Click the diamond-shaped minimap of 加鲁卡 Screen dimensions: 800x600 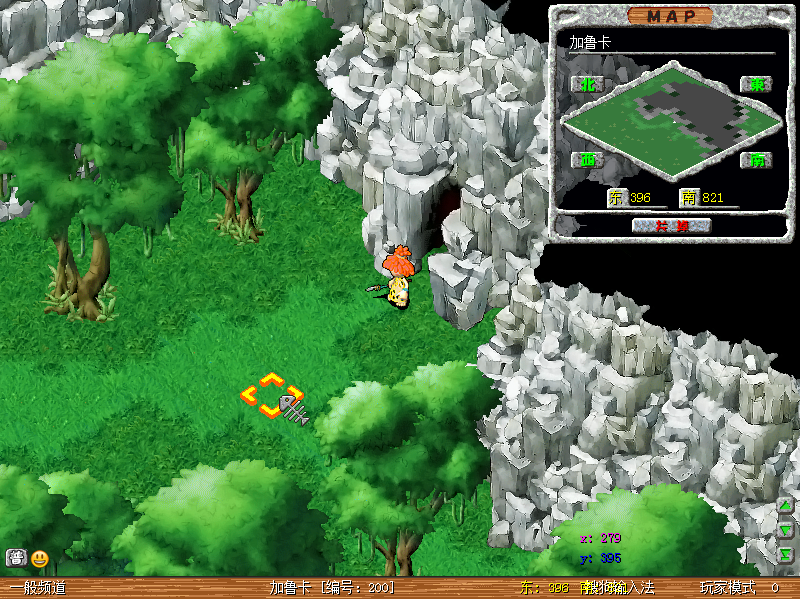pos(671,123)
